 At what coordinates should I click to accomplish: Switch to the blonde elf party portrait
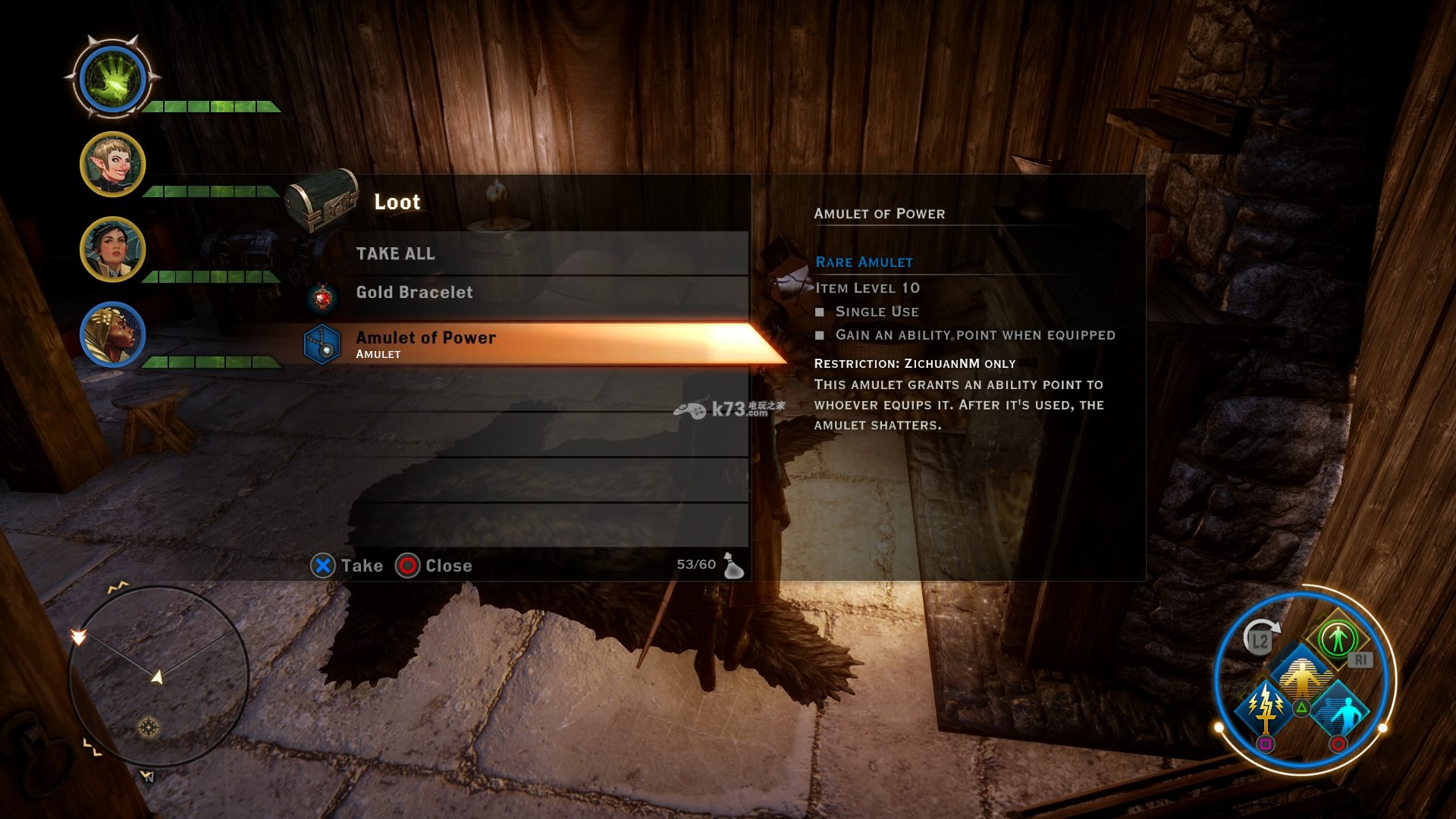coord(112,164)
